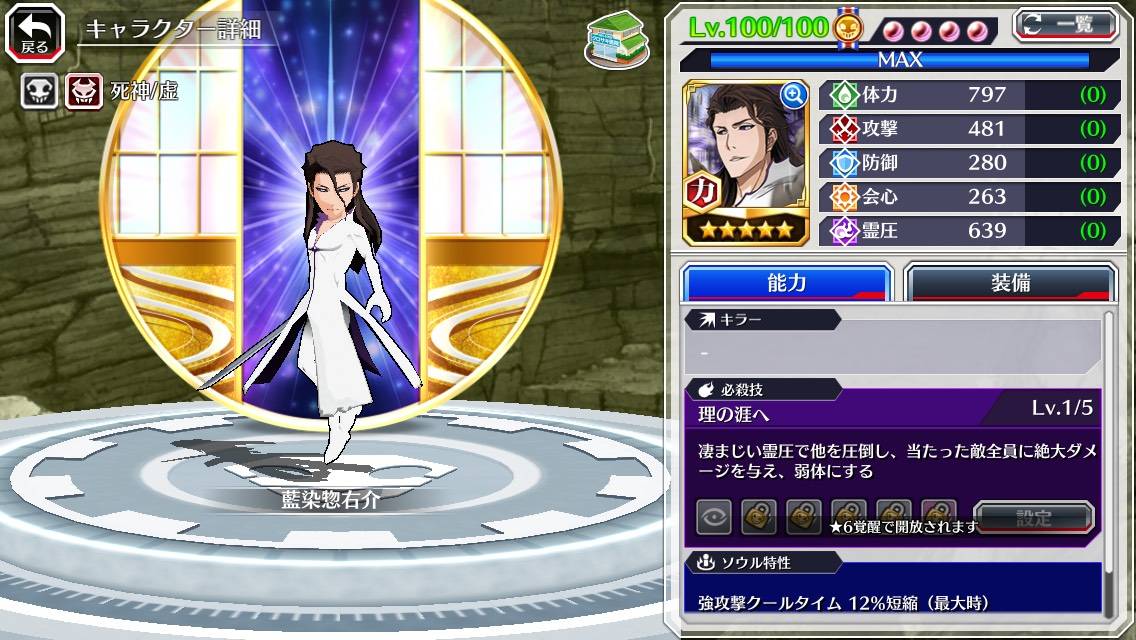Select the red hollow mask icon
Image resolution: width=1136 pixels, height=640 pixels.
[x=85, y=92]
